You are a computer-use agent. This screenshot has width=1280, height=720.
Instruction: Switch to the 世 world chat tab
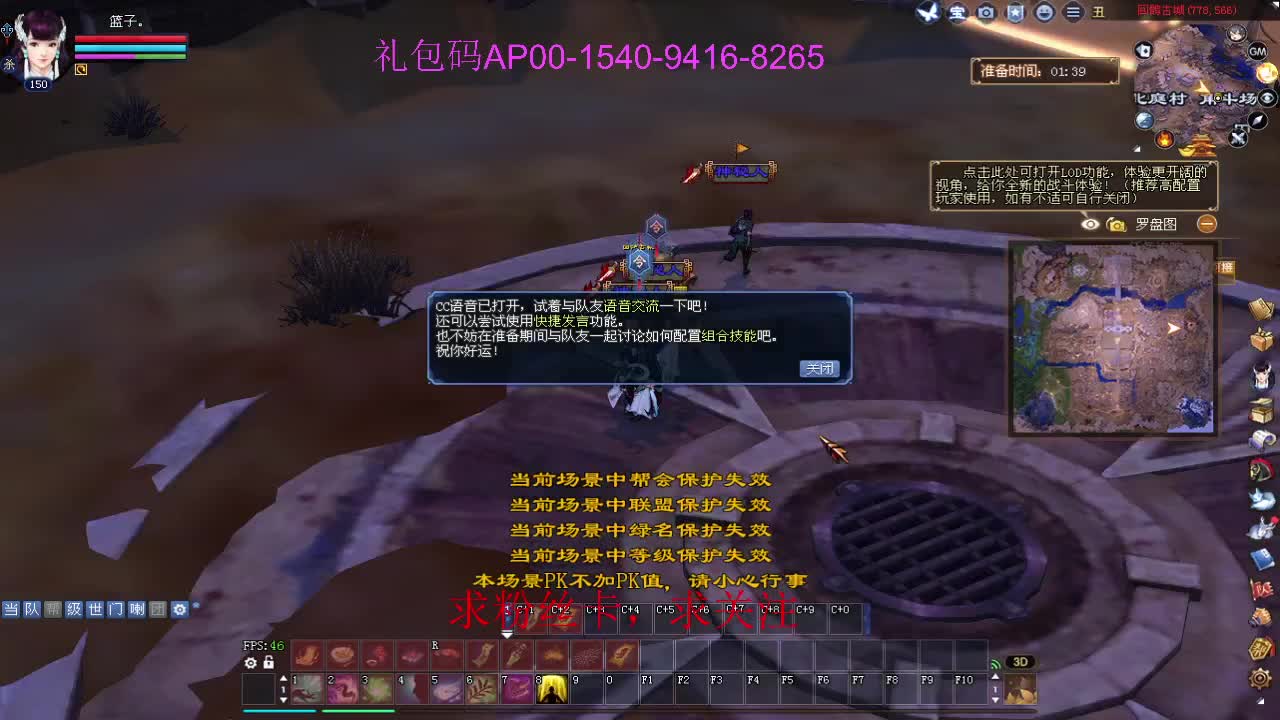pos(96,608)
